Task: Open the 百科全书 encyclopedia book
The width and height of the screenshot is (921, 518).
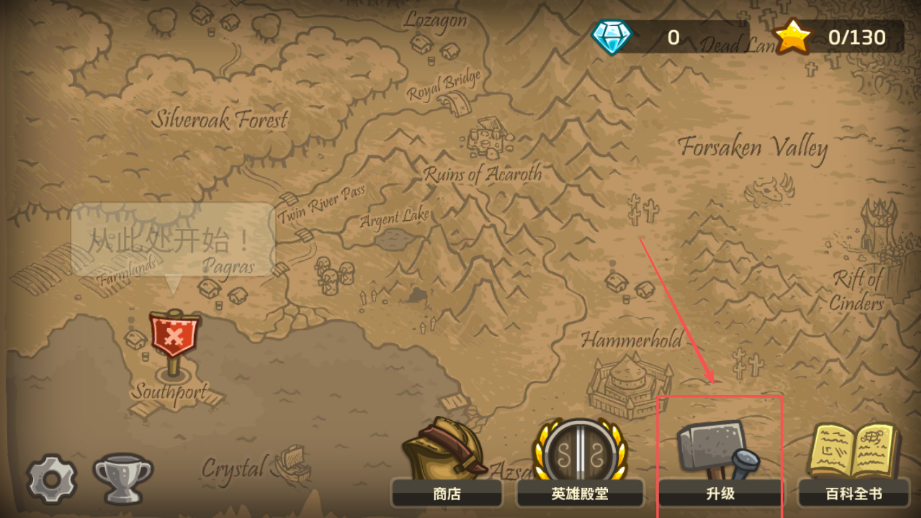Action: tap(853, 463)
